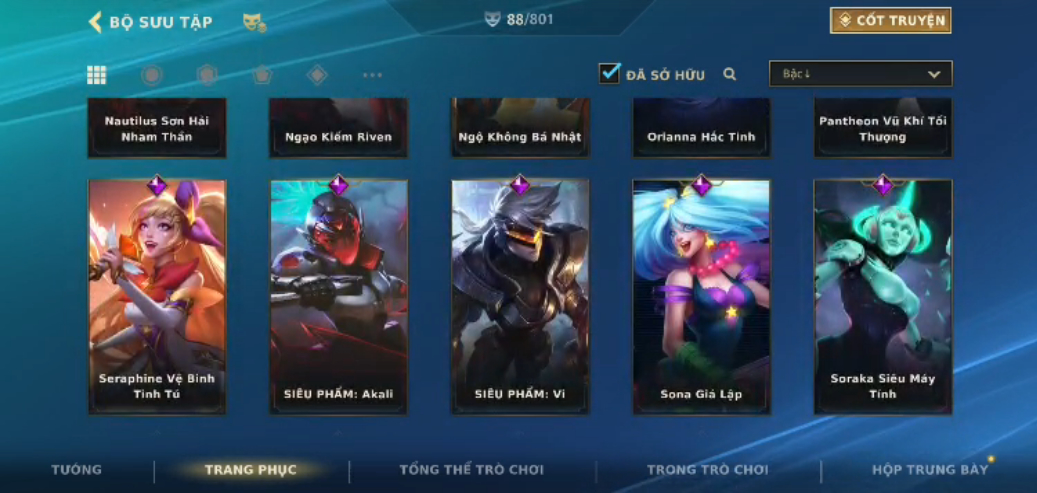Image resolution: width=1037 pixels, height=493 pixels.
Task: Open the Sona Giả Lập skin
Action: [701, 296]
